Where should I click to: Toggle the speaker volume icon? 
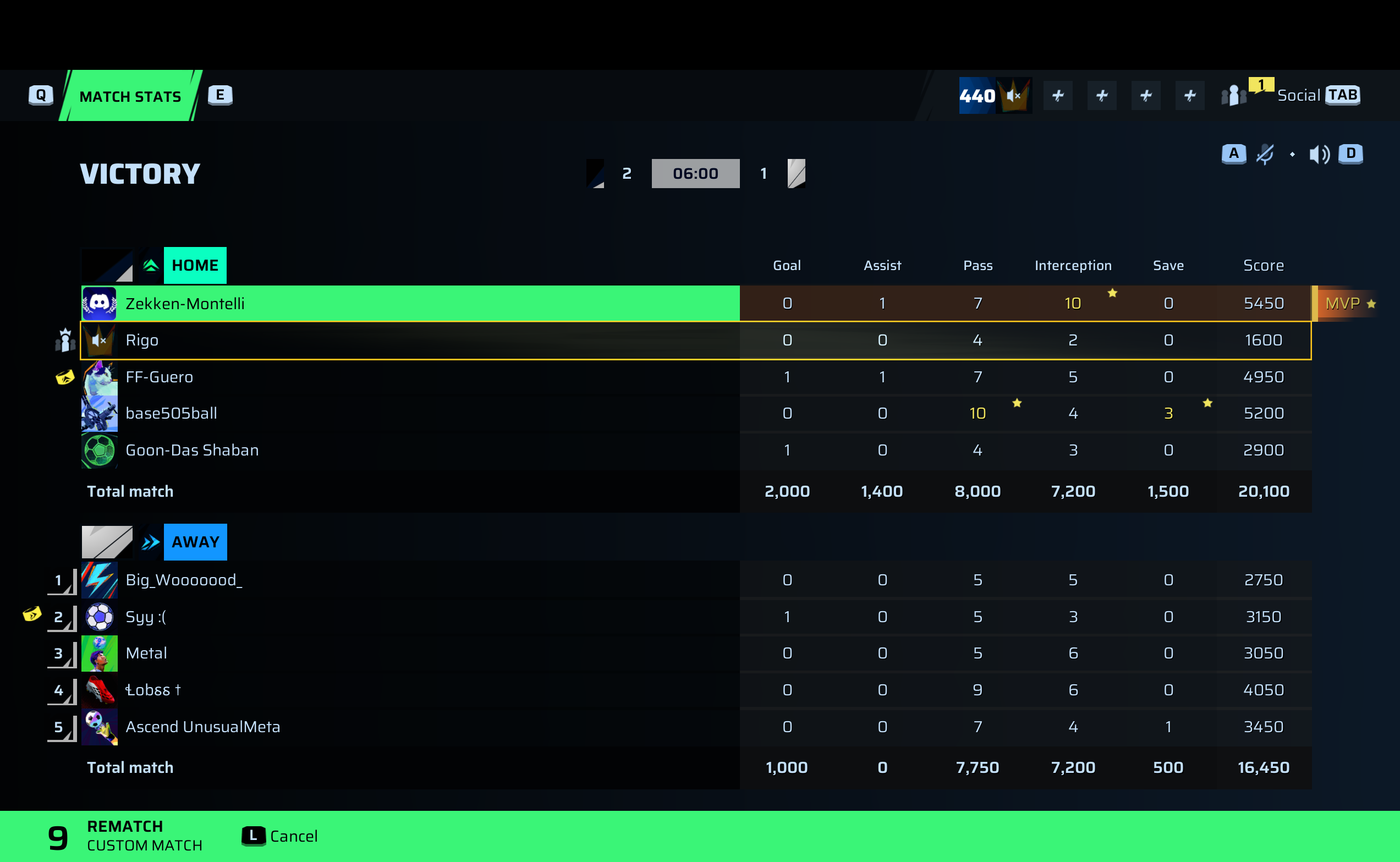tap(1319, 154)
